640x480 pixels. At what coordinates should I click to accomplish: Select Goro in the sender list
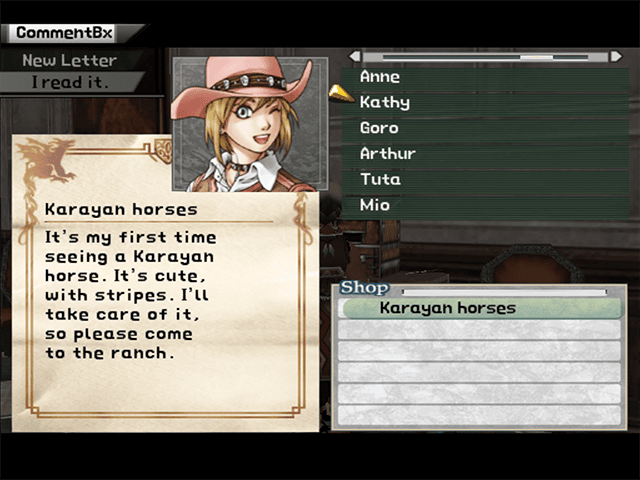[379, 128]
